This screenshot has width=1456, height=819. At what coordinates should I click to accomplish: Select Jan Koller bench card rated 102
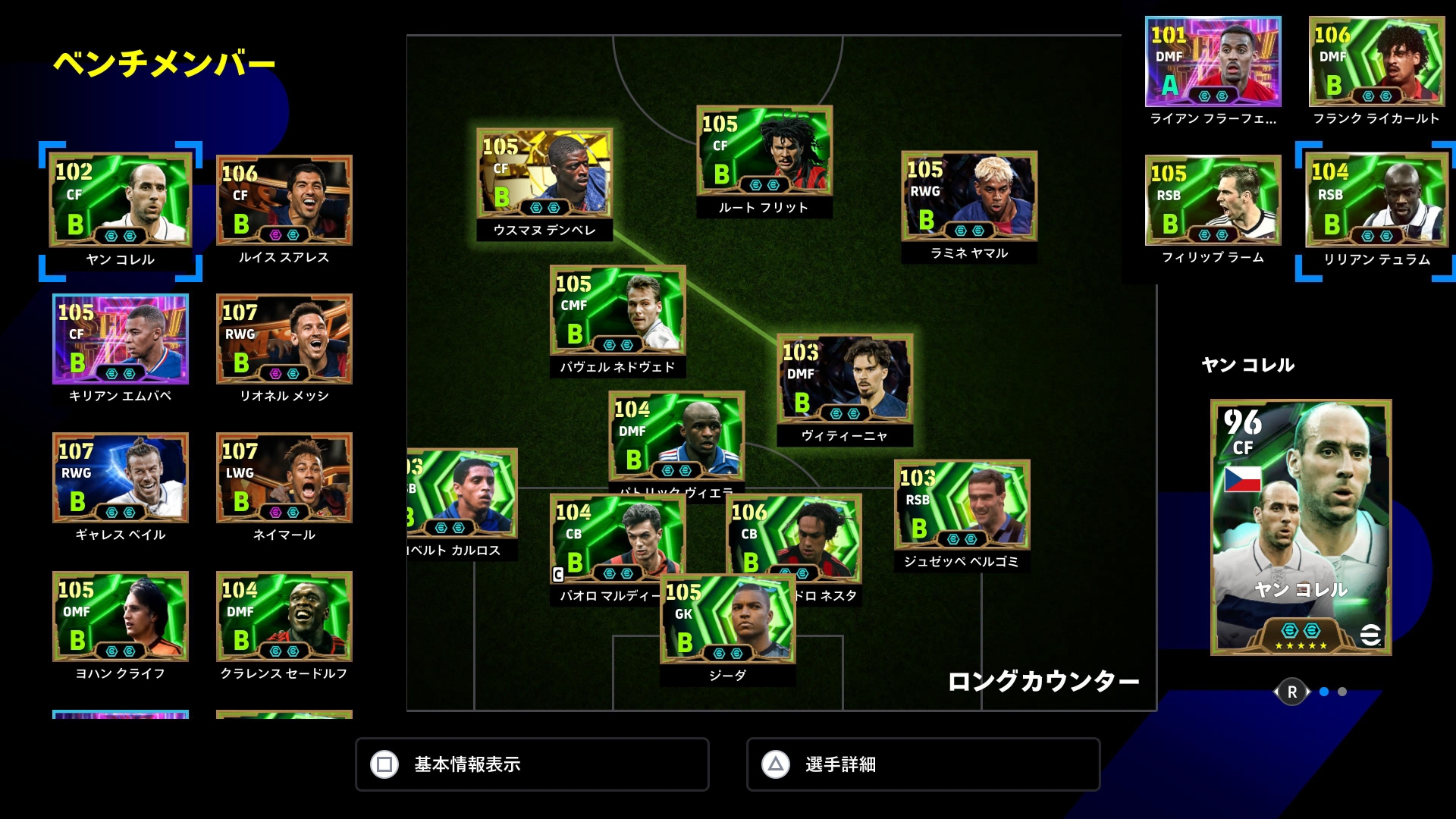[121, 201]
